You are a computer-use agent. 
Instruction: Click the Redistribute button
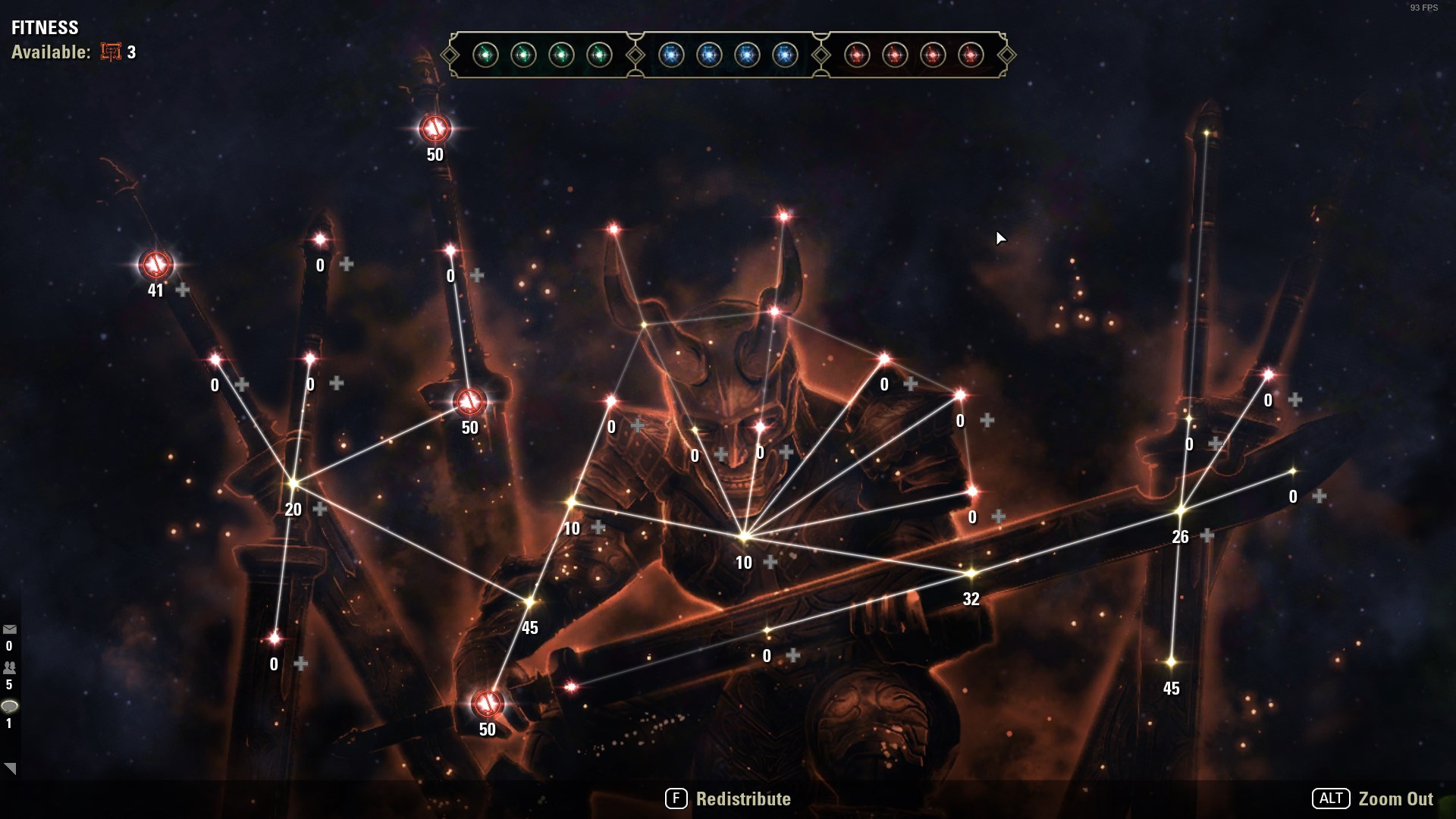click(728, 799)
